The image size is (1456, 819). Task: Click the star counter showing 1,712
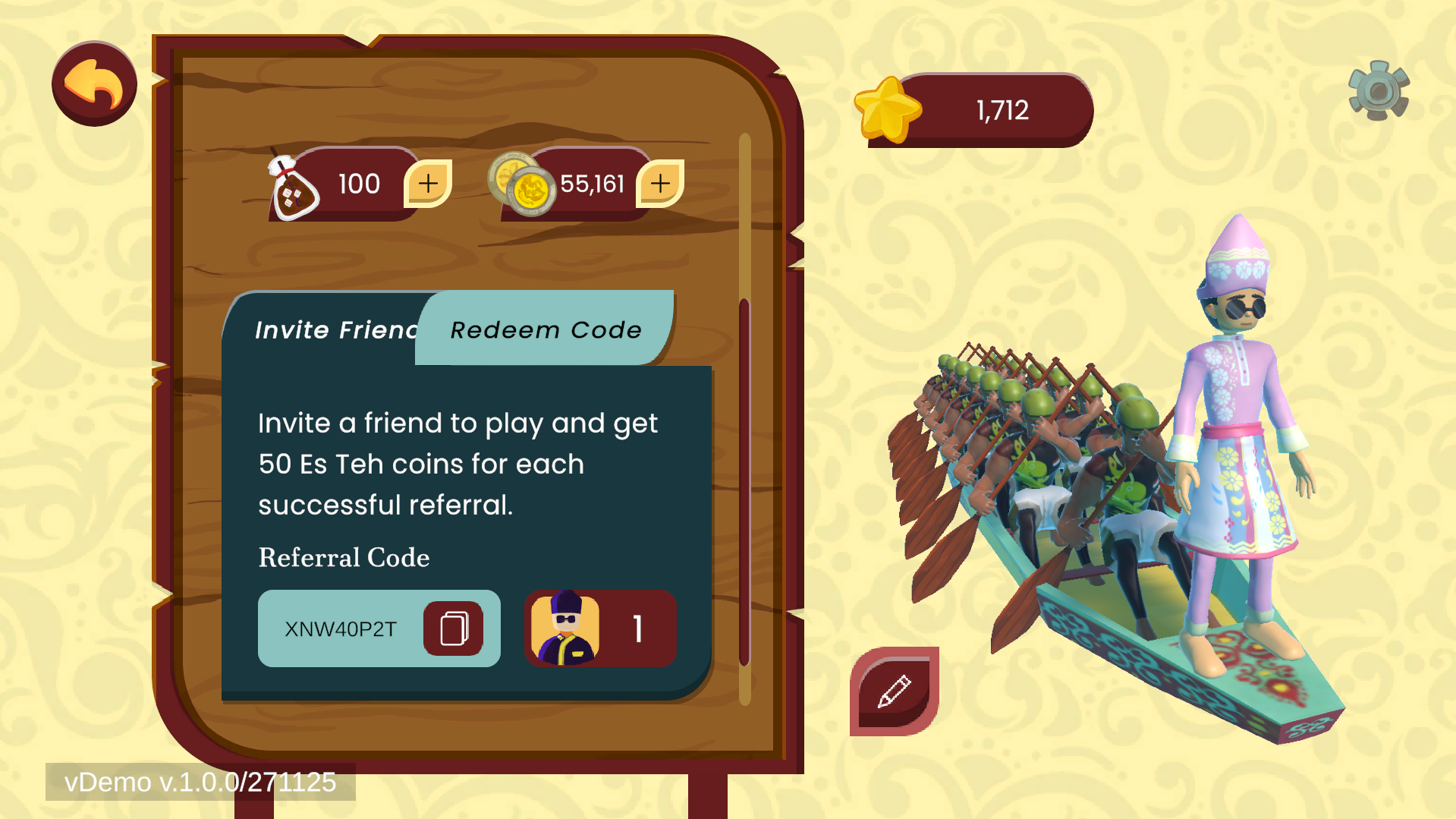coord(1001,109)
